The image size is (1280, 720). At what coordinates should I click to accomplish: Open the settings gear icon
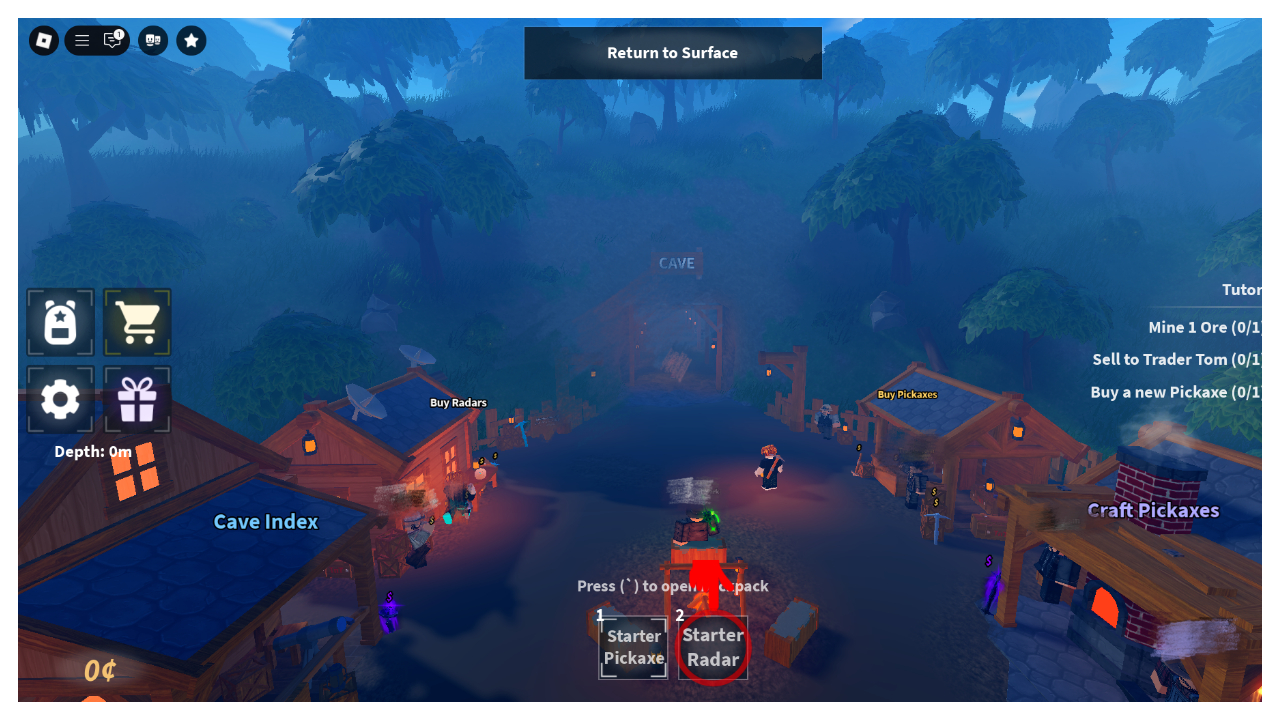(60, 399)
